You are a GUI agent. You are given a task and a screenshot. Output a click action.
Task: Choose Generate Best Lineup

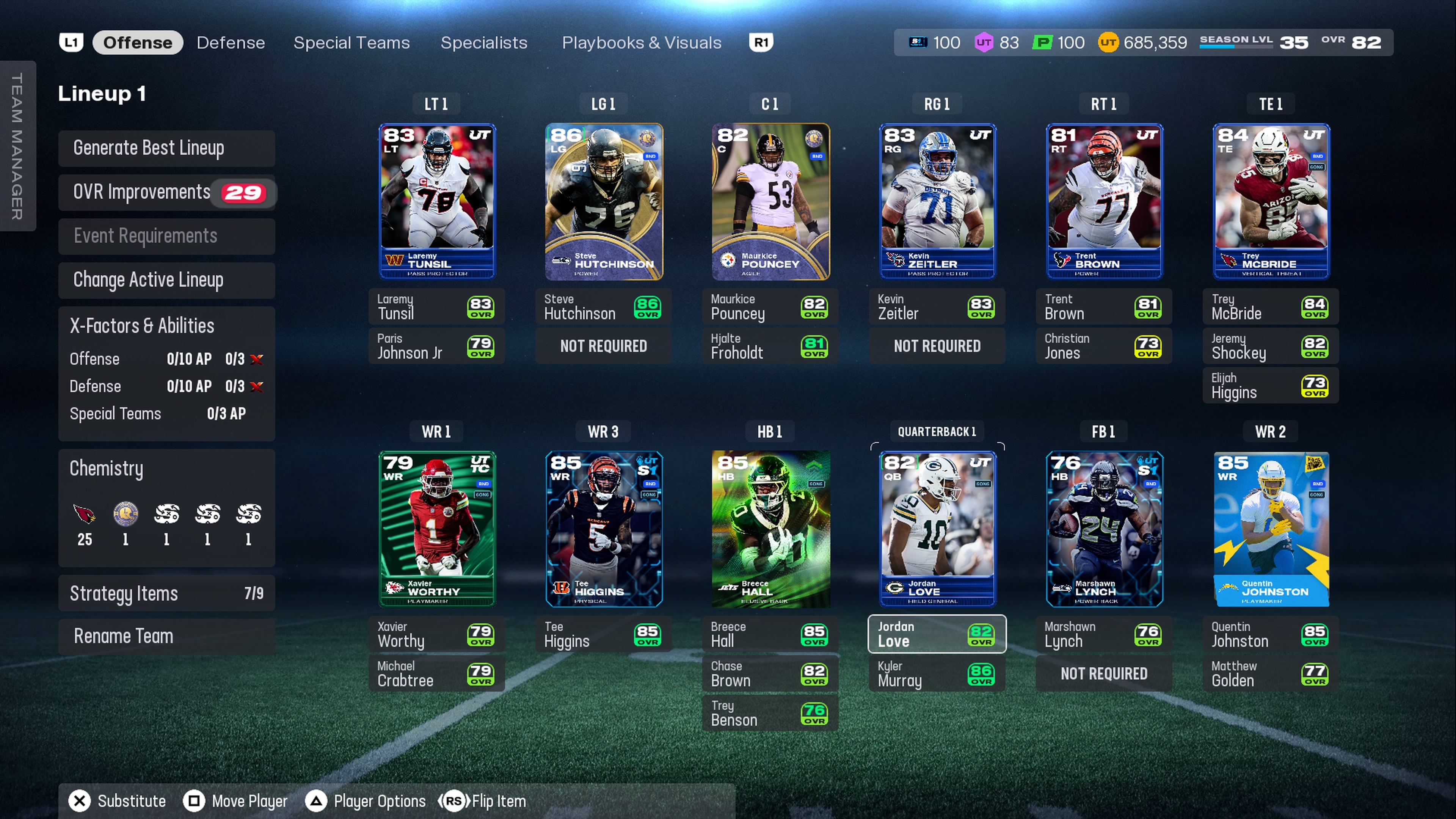(166, 148)
